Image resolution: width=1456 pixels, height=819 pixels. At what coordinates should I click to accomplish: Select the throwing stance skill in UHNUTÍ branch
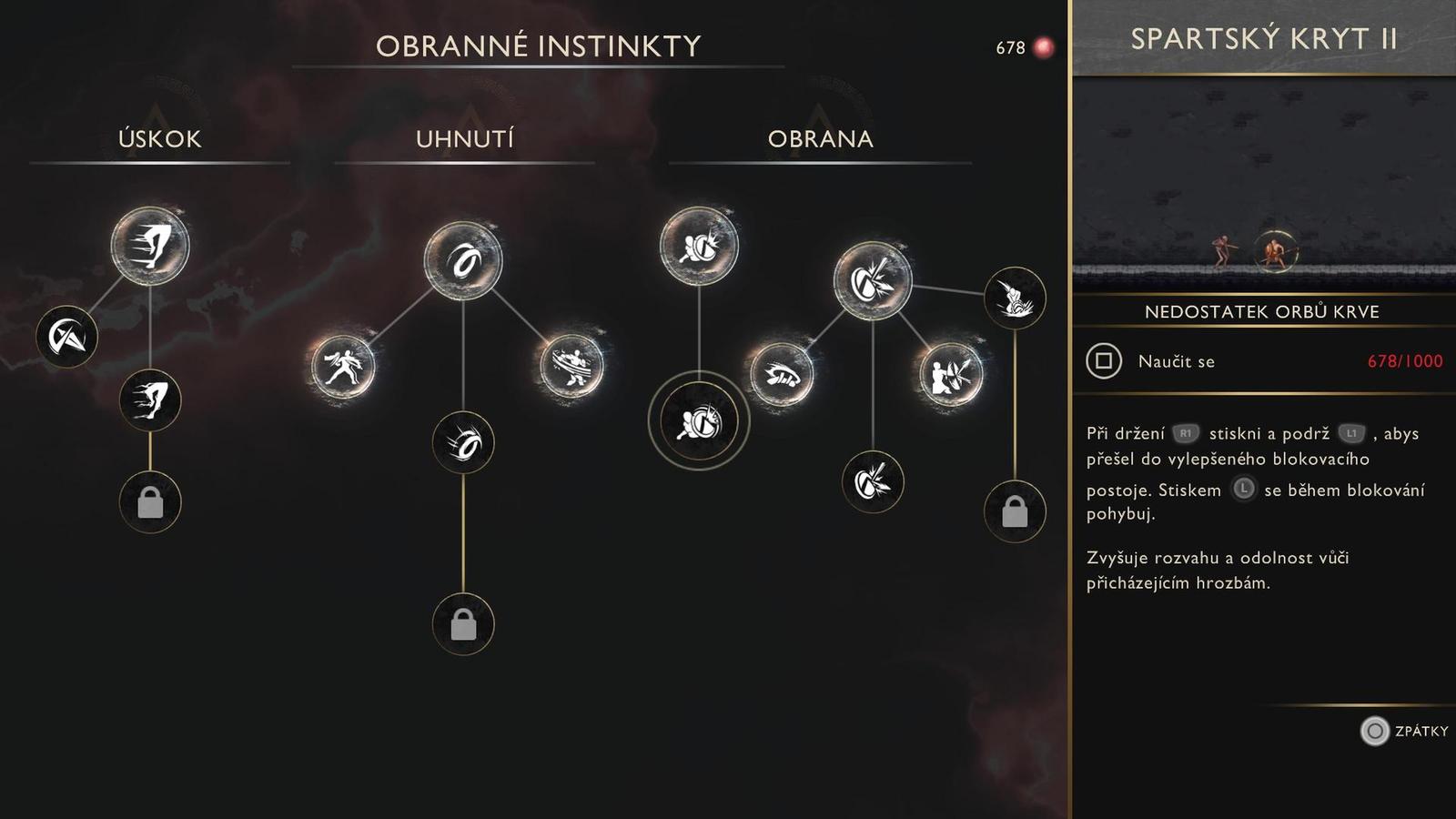[x=344, y=367]
